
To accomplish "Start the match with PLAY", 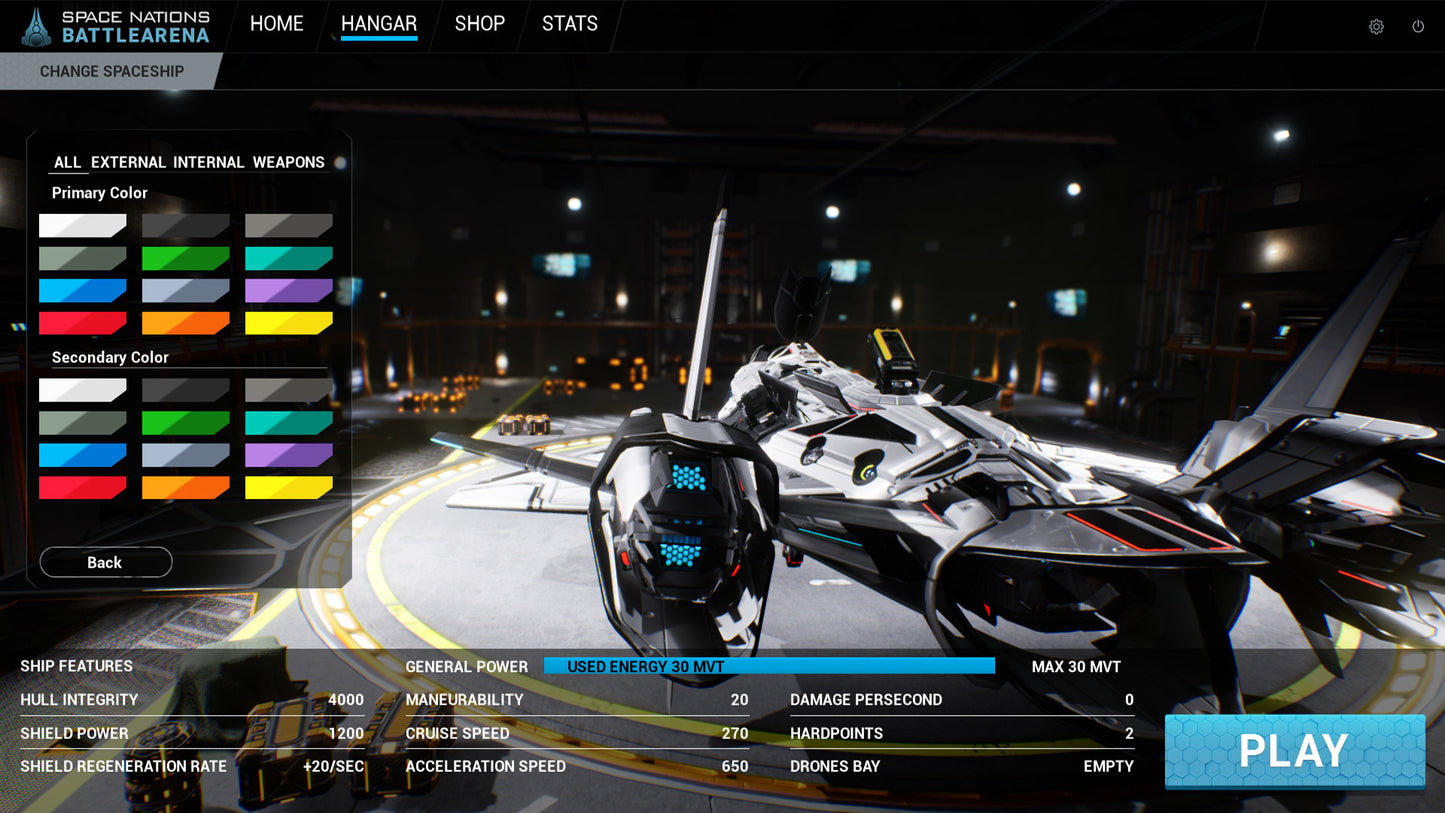I will pos(1294,751).
